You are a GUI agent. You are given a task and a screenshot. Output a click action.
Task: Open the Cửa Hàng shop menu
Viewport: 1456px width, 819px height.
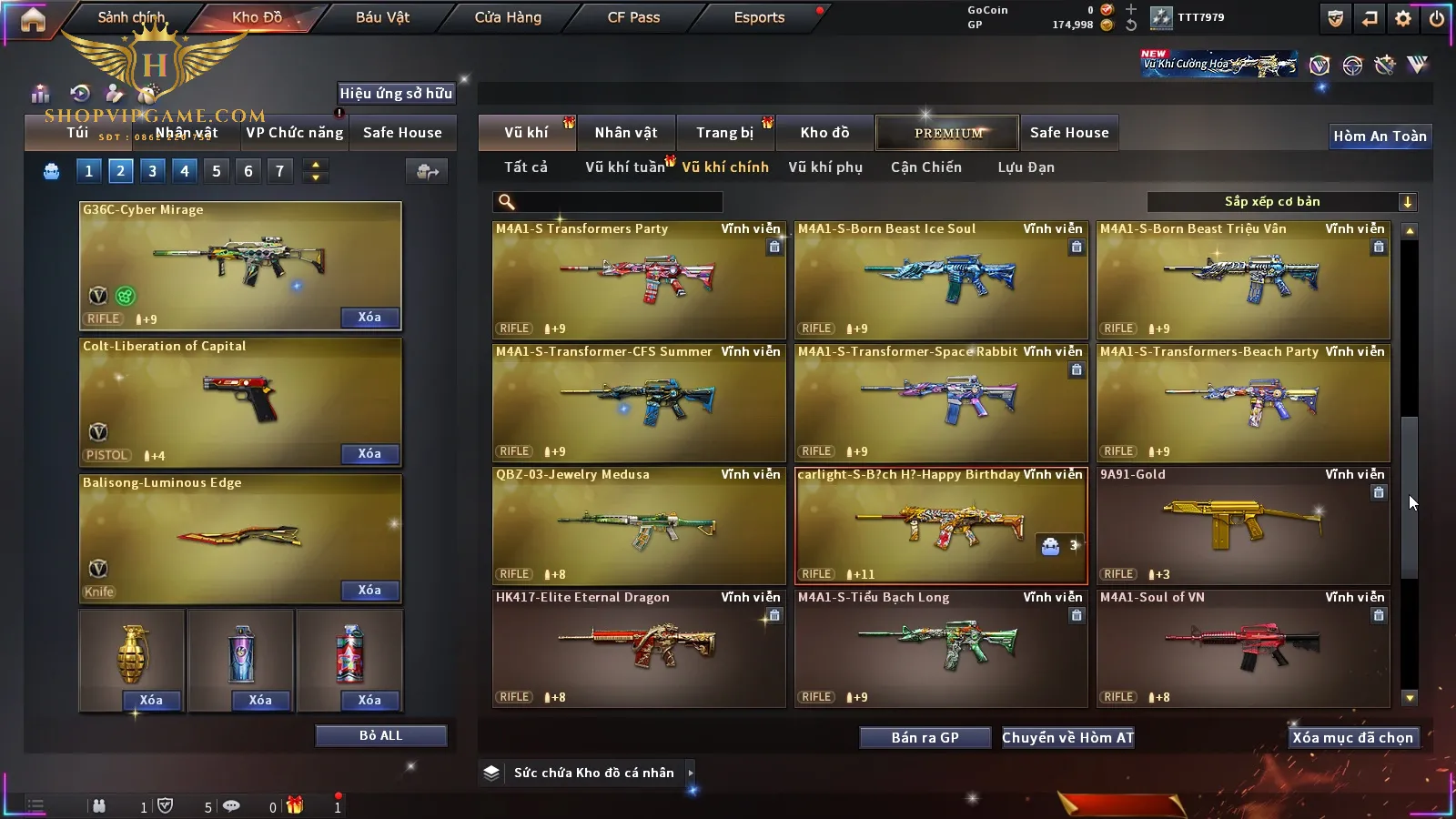pos(508,17)
